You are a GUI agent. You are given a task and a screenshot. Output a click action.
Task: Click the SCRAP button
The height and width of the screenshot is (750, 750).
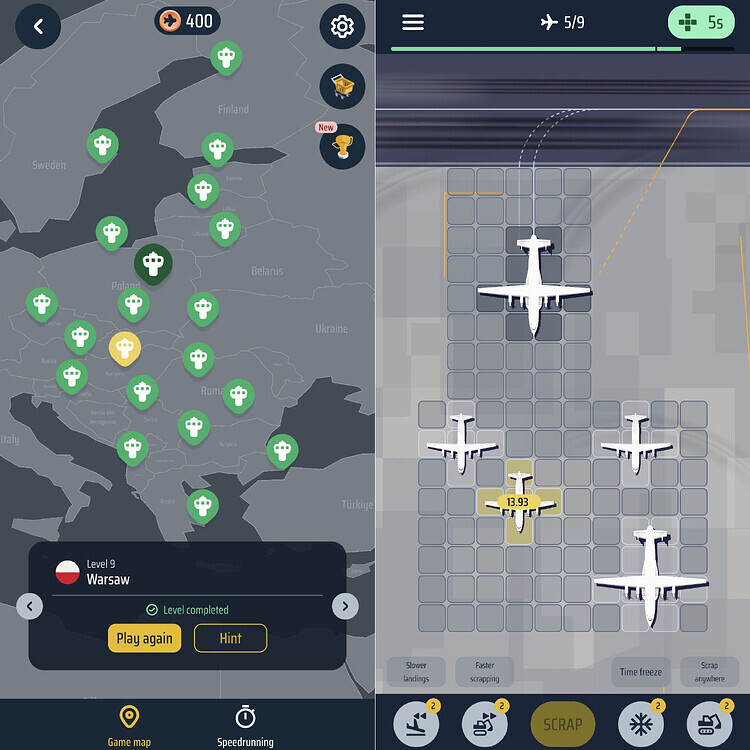tap(562, 723)
